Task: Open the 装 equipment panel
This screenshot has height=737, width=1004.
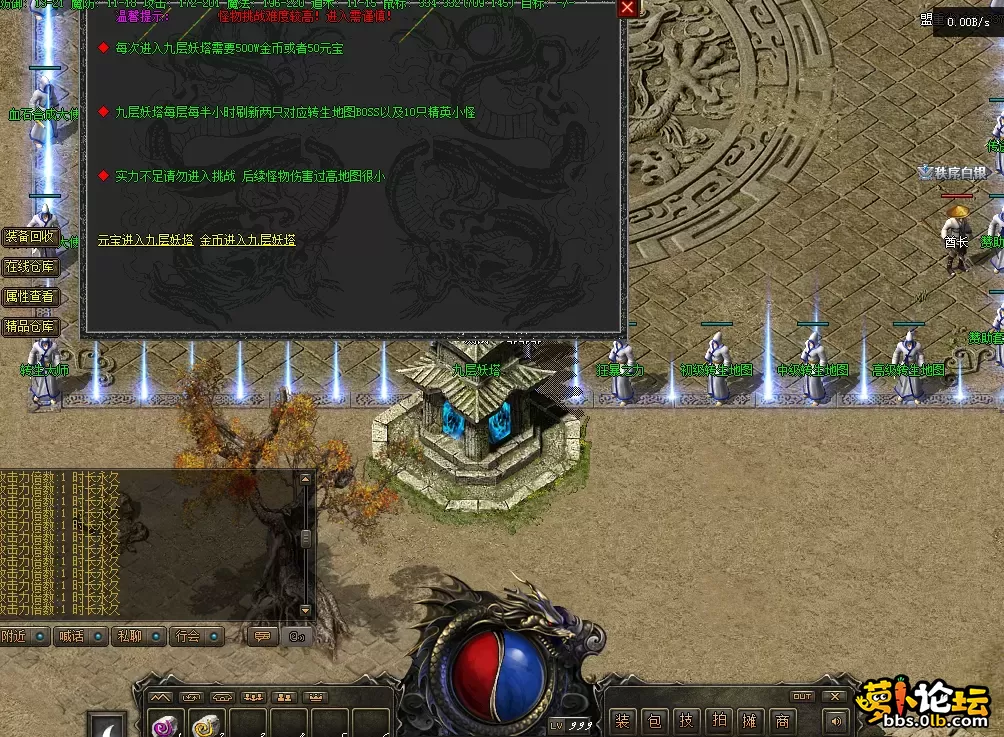Action: point(623,720)
